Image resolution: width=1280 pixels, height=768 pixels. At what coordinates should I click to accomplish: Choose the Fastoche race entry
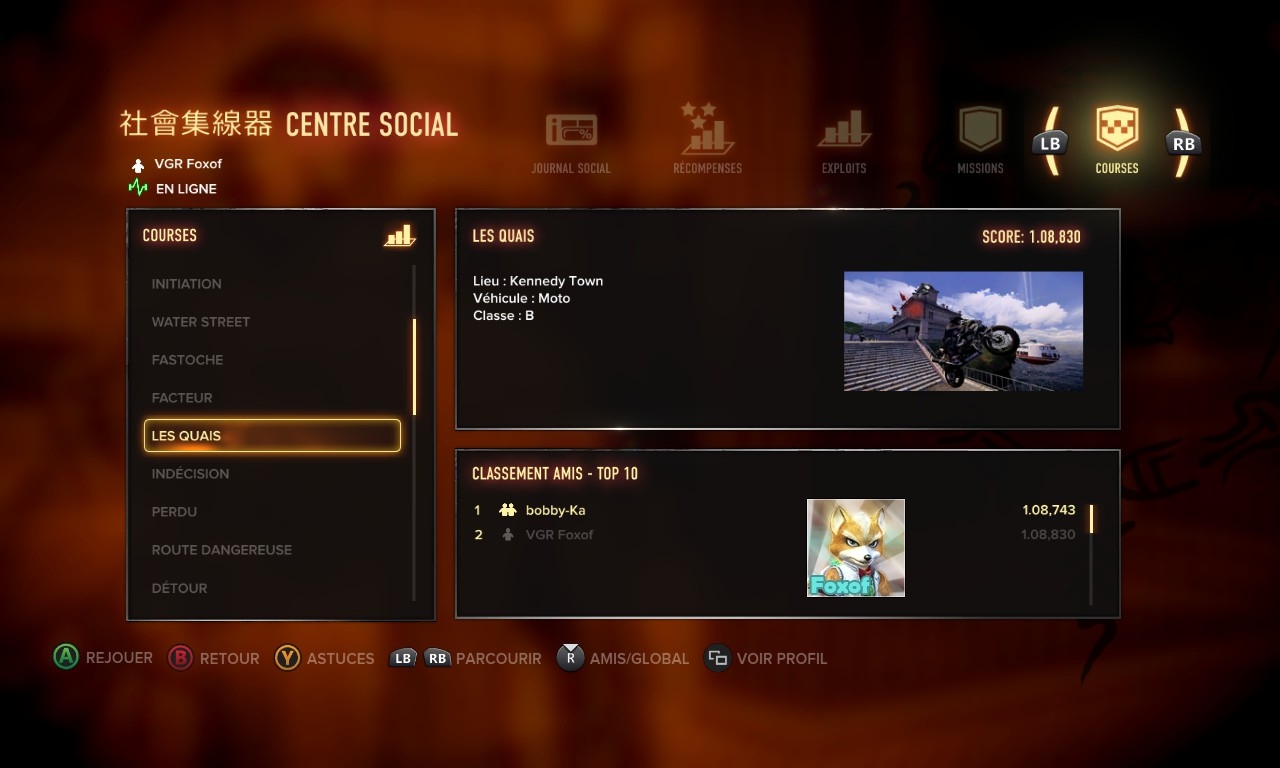pyautogui.click(x=187, y=360)
